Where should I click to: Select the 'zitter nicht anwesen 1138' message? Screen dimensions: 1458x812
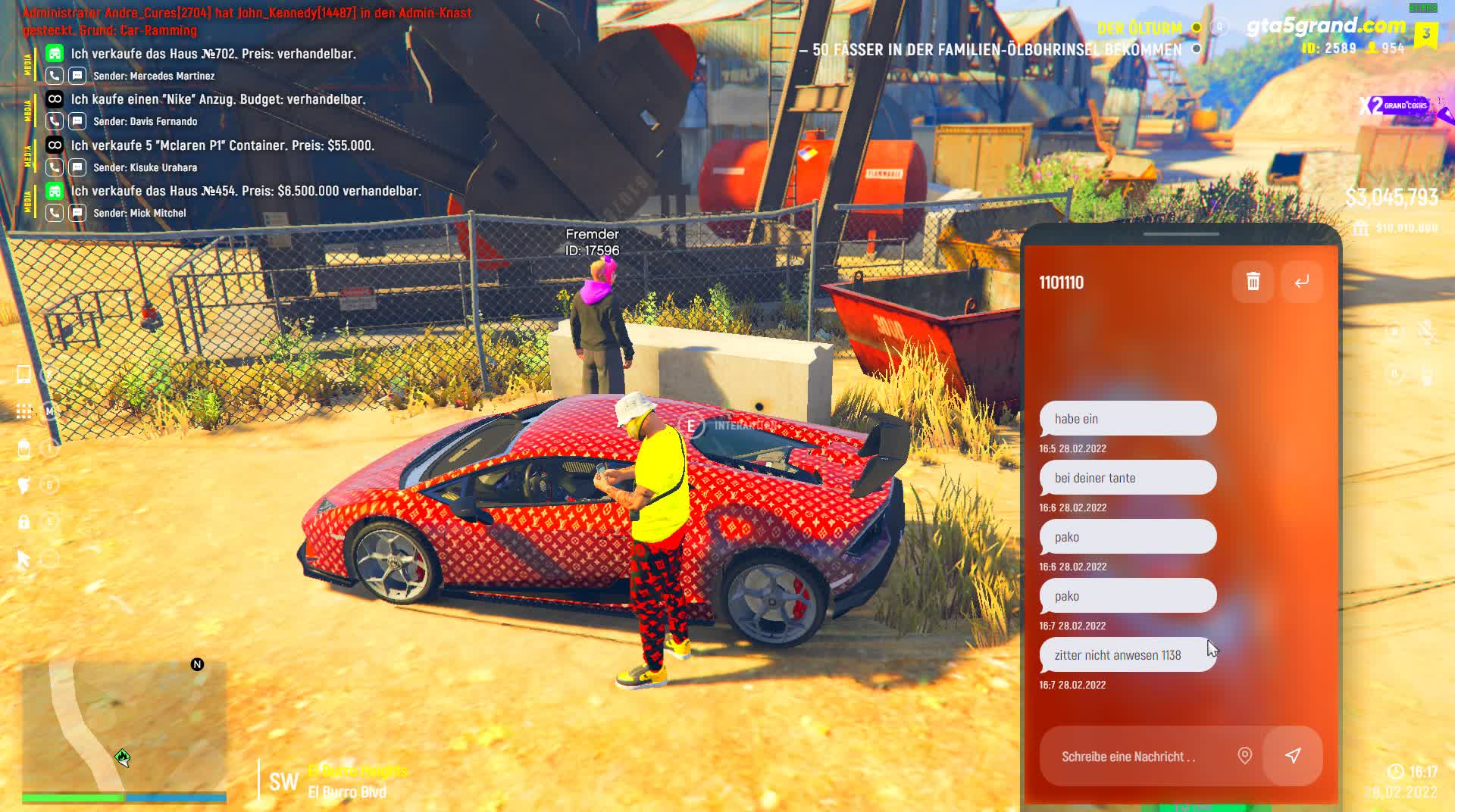[1129, 655]
